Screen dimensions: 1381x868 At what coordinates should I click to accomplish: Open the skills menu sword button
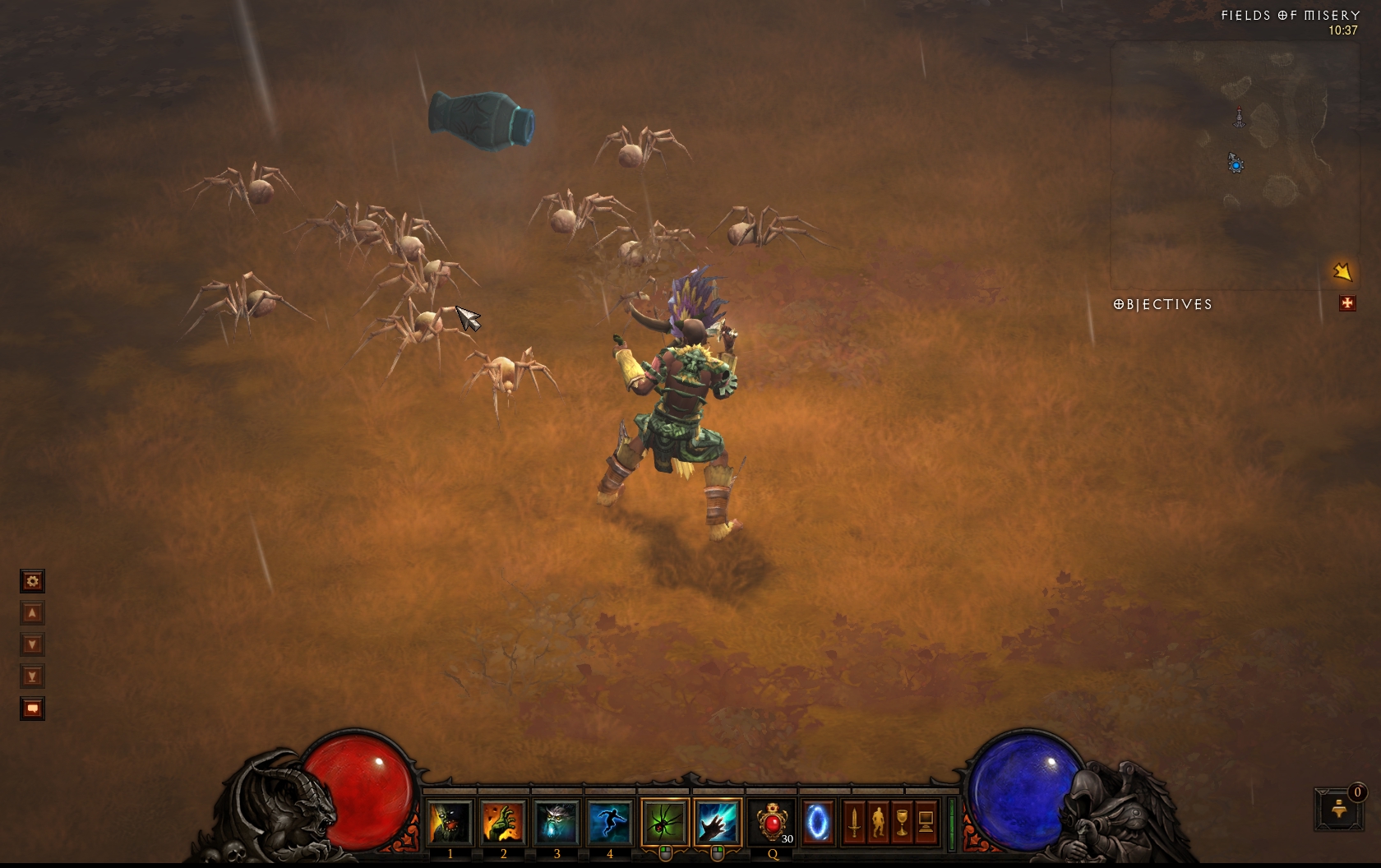[x=854, y=822]
